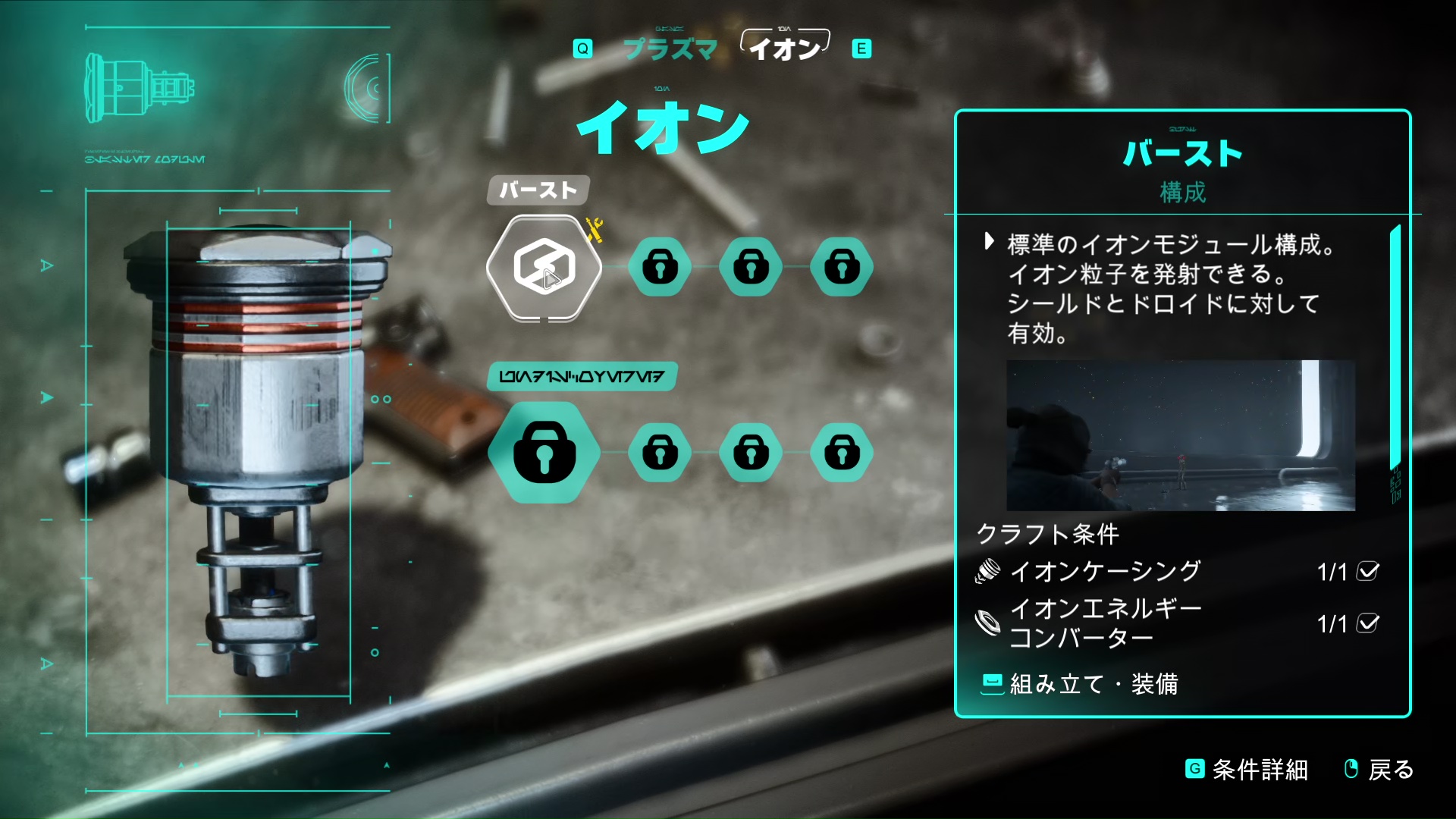Screen dimensions: 1456x819
Task: Click 組み立て・装備 to assemble and equip
Action: 1080,684
